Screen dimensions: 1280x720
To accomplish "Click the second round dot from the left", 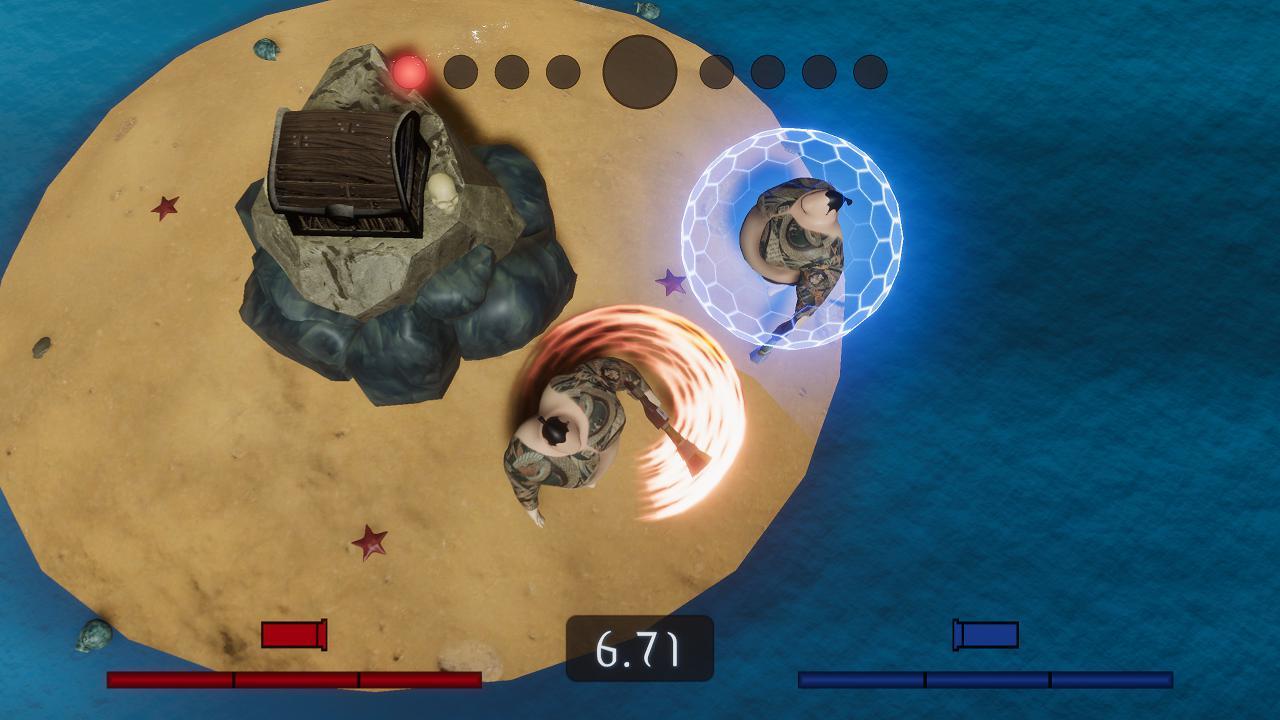I will 509,71.
